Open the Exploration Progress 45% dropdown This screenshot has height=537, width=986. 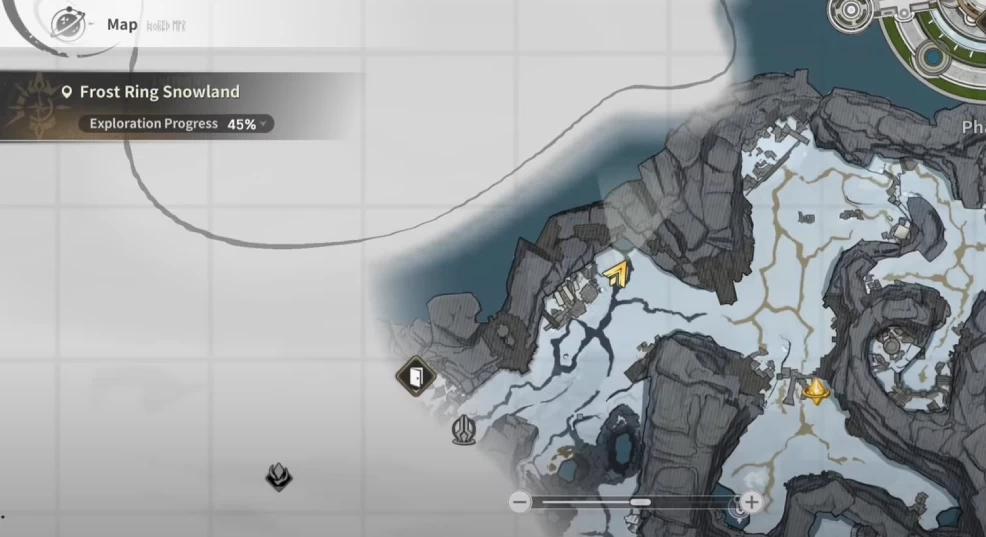pyautogui.click(x=176, y=124)
